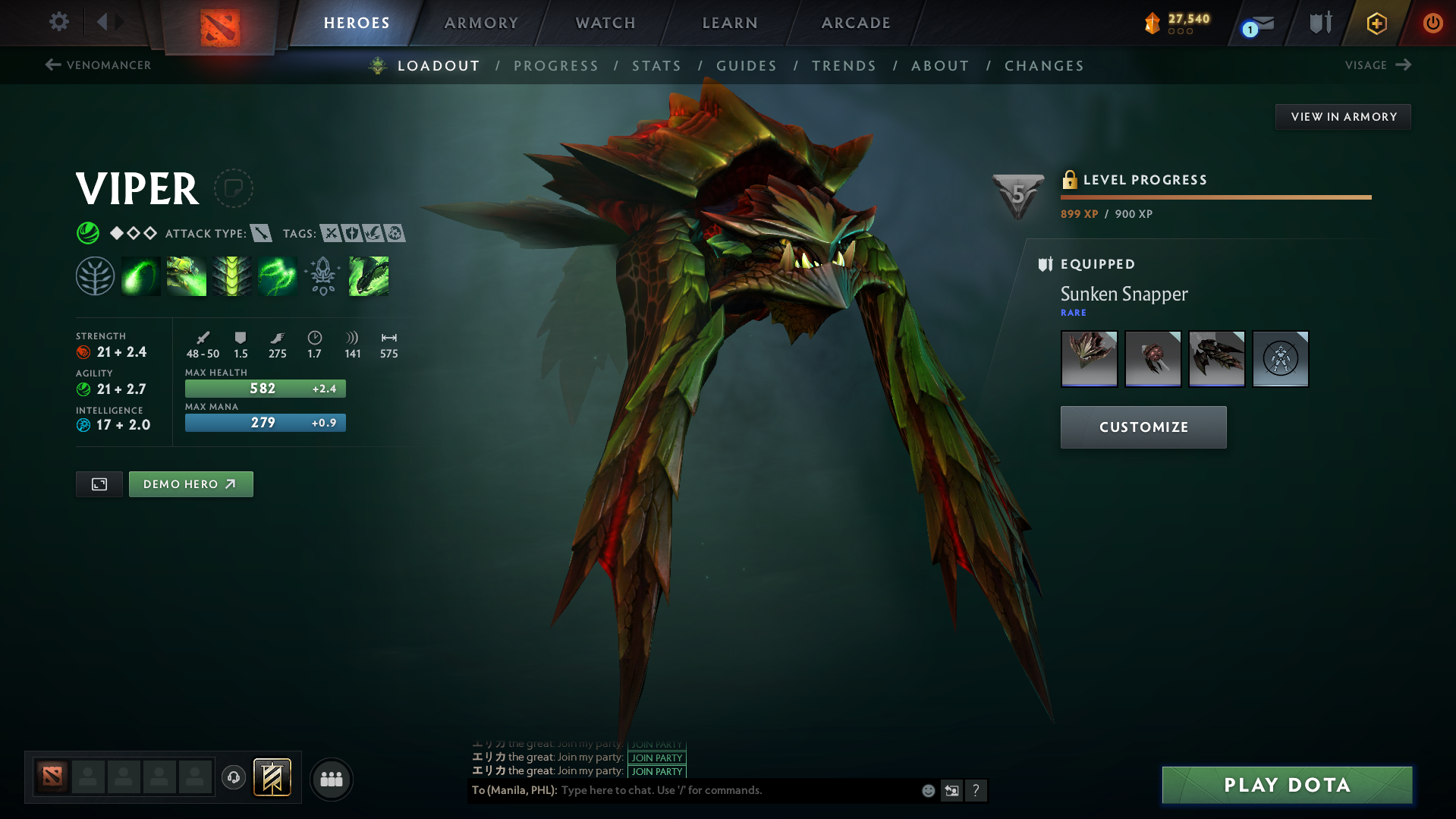This screenshot has width=1456, height=819.
Task: Click the agility attribute icon
Action: [83, 389]
